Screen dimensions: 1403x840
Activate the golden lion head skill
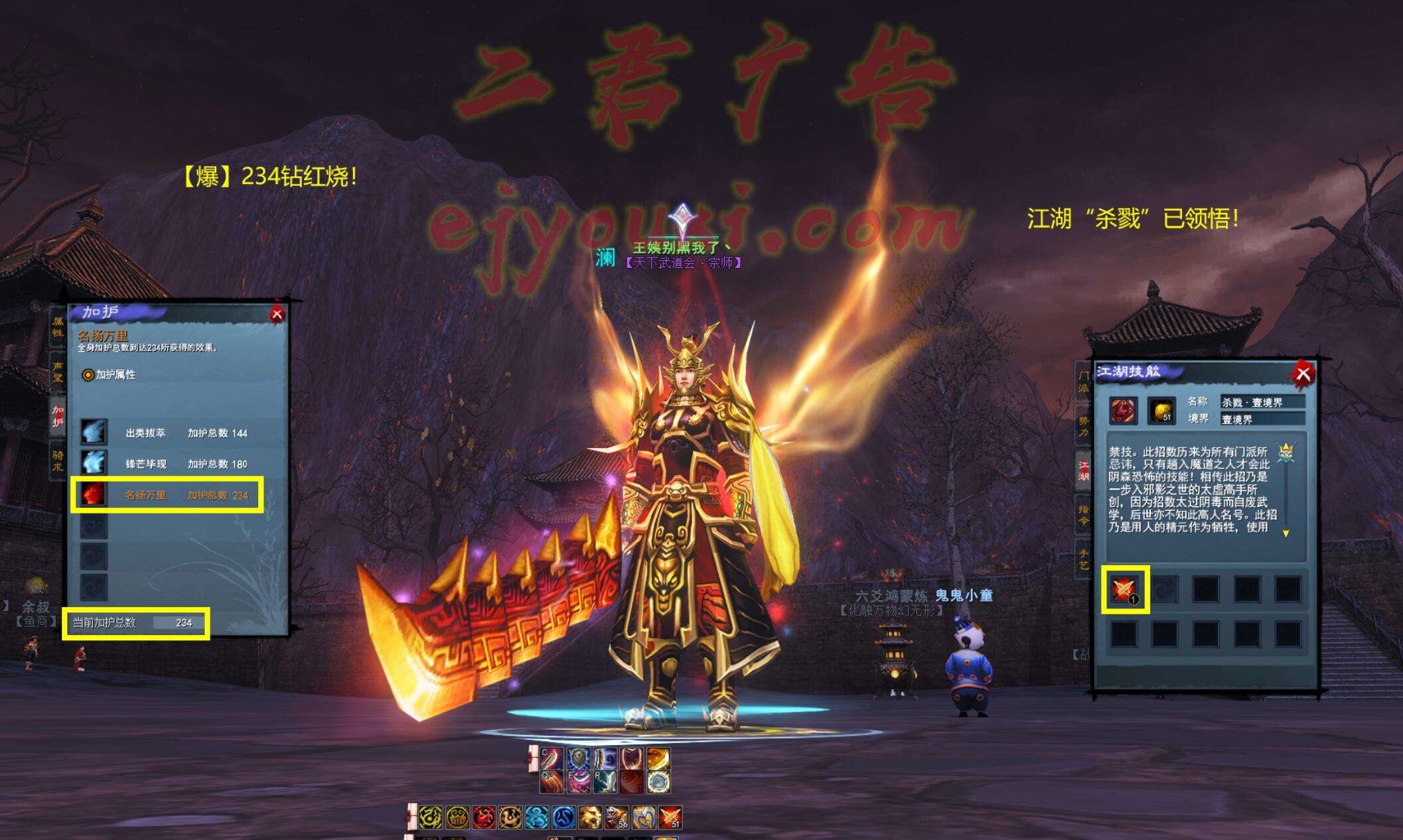590,817
